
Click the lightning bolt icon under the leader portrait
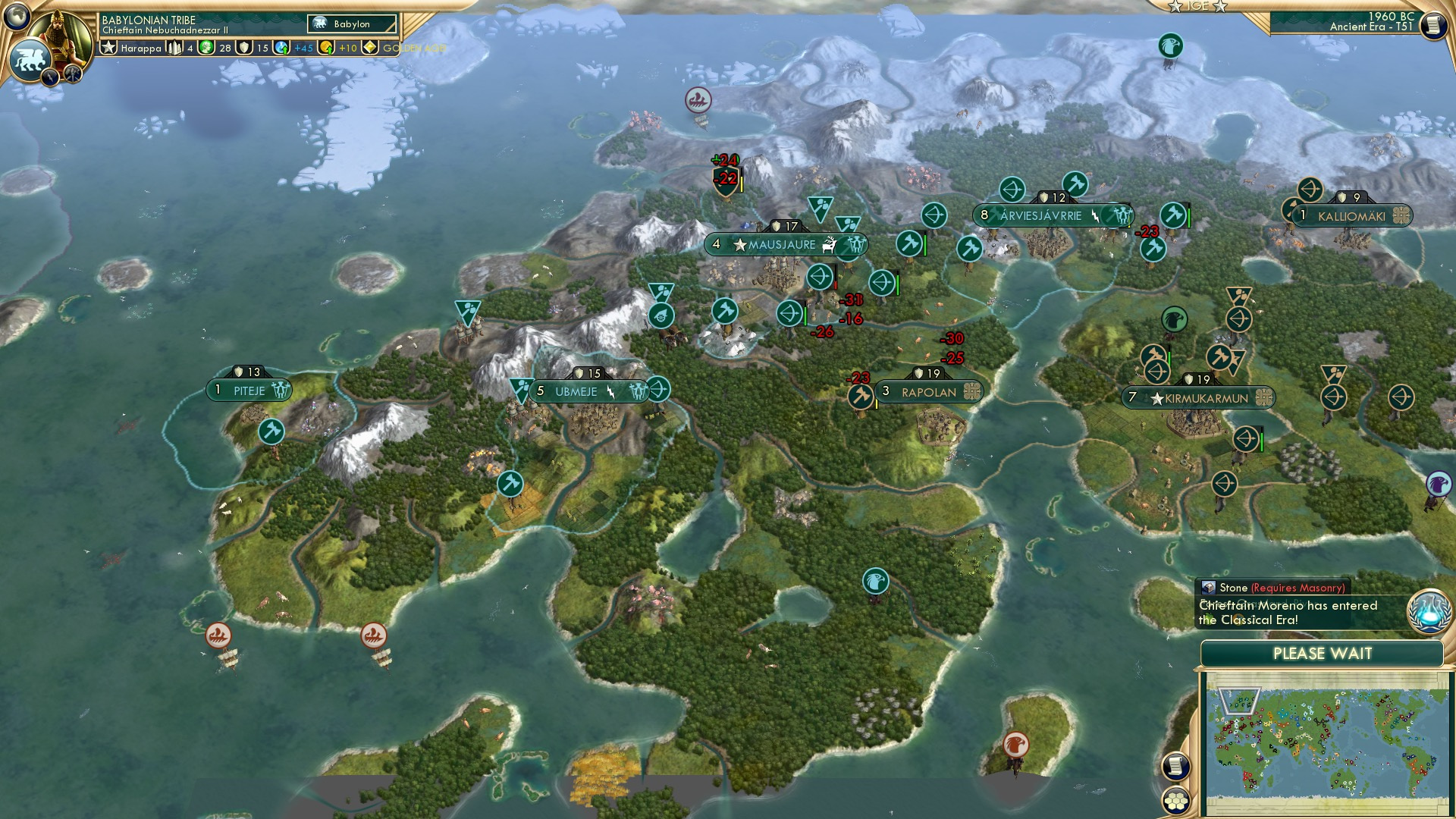[49, 78]
